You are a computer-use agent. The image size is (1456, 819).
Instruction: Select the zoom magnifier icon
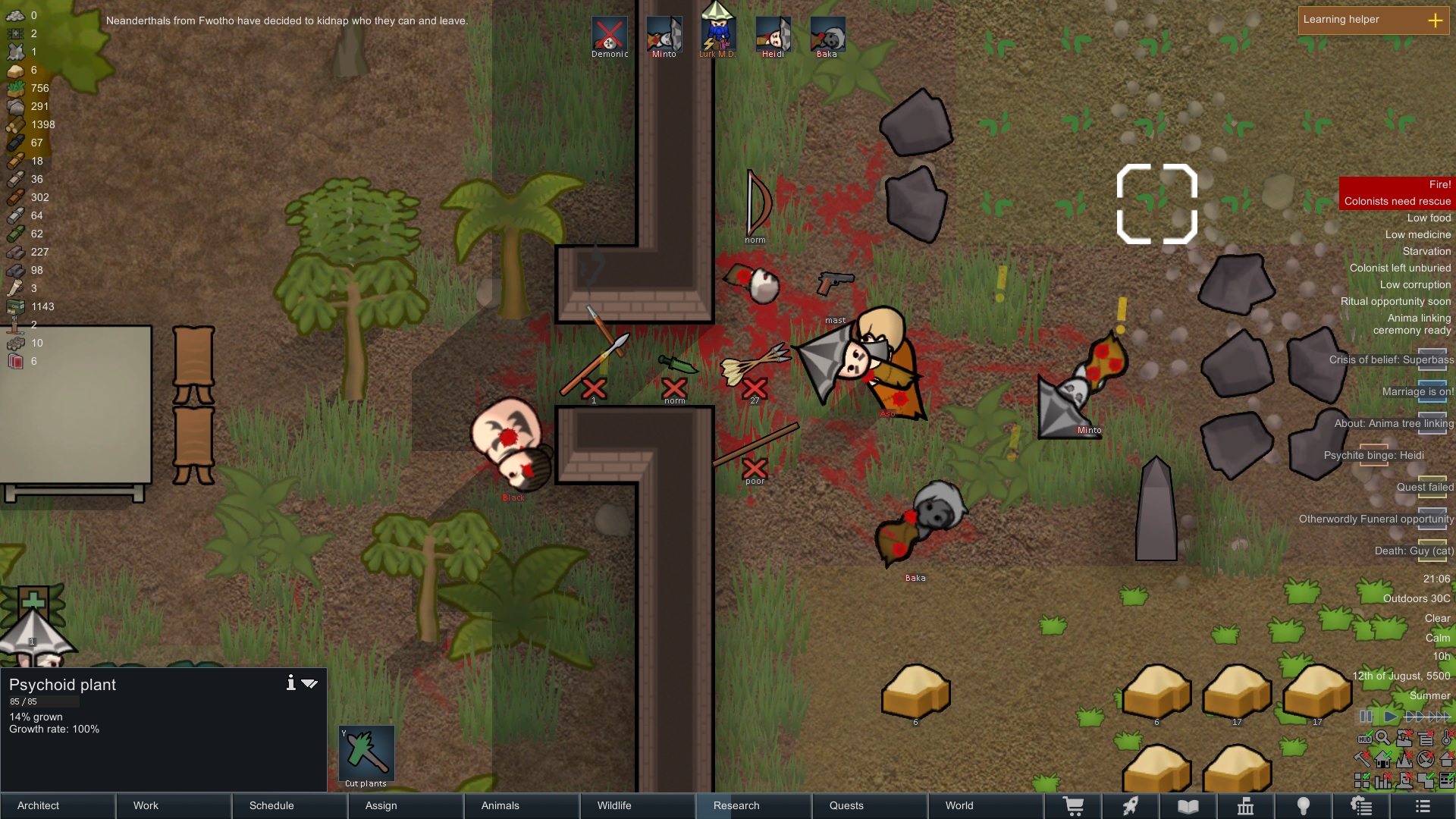coord(1383,738)
